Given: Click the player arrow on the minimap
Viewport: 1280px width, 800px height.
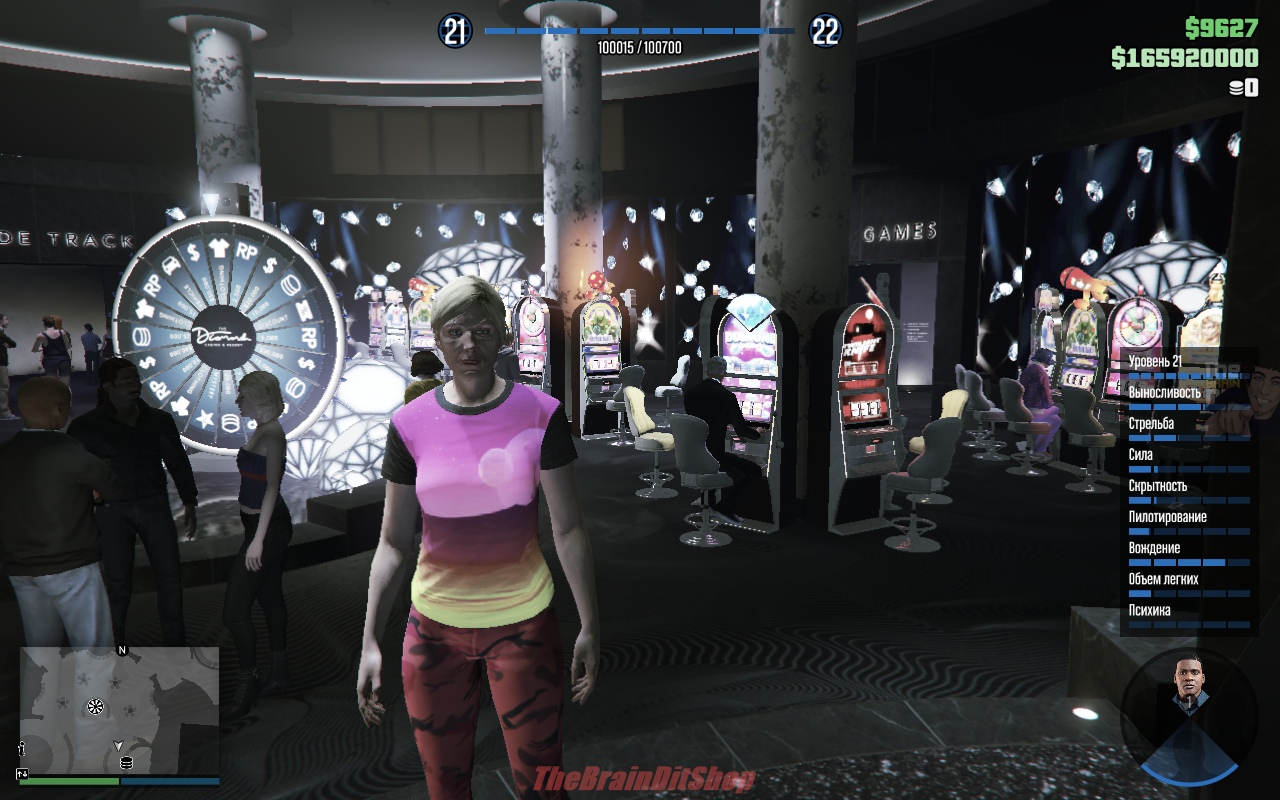Looking at the screenshot, I should (118, 745).
